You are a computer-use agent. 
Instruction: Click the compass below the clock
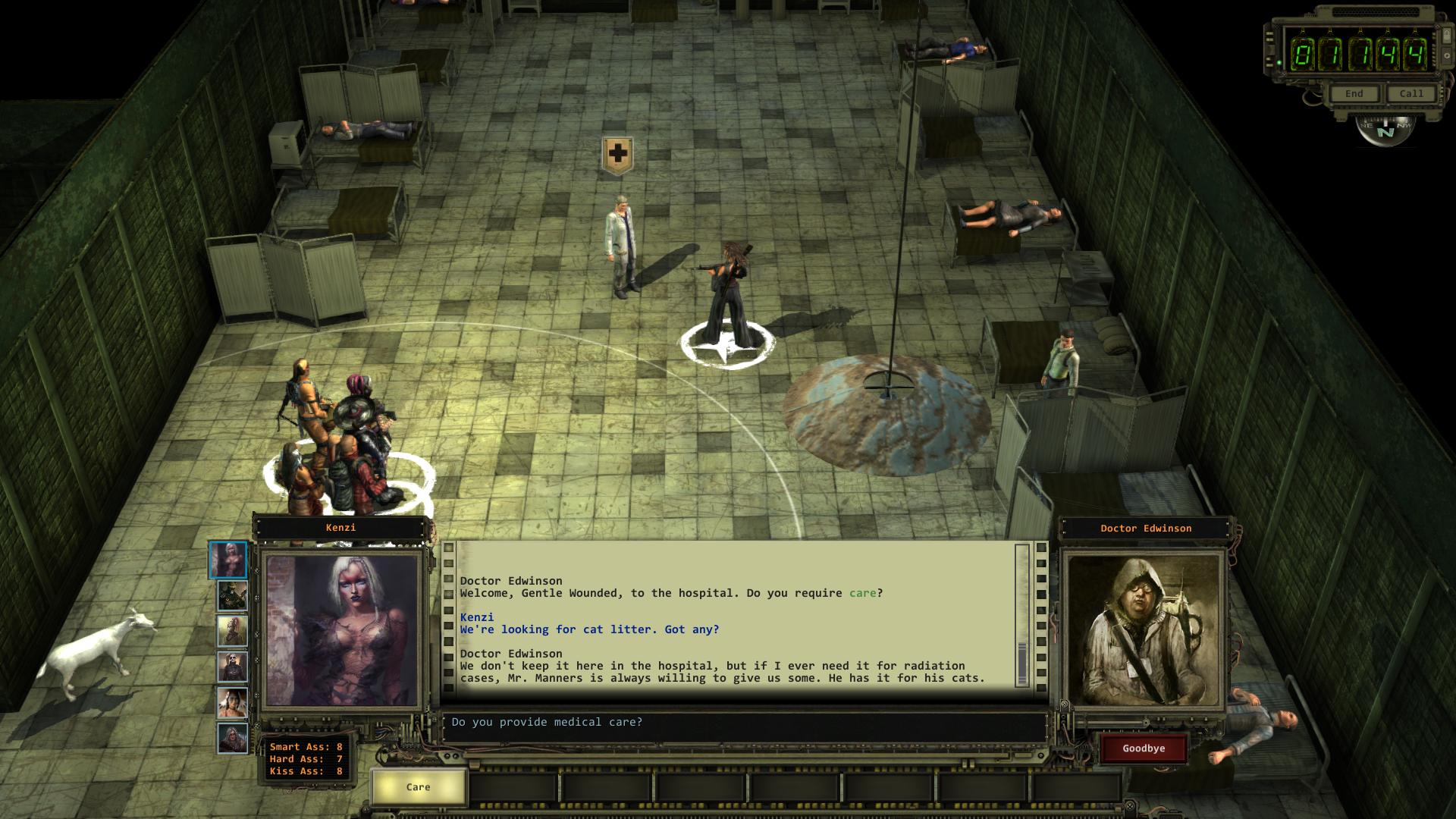[1385, 130]
